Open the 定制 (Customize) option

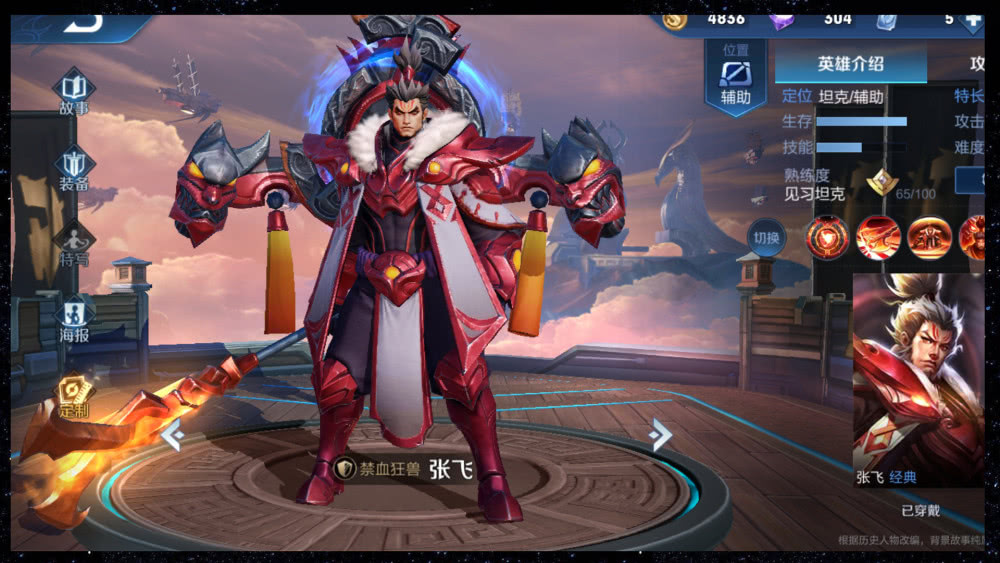(73, 396)
